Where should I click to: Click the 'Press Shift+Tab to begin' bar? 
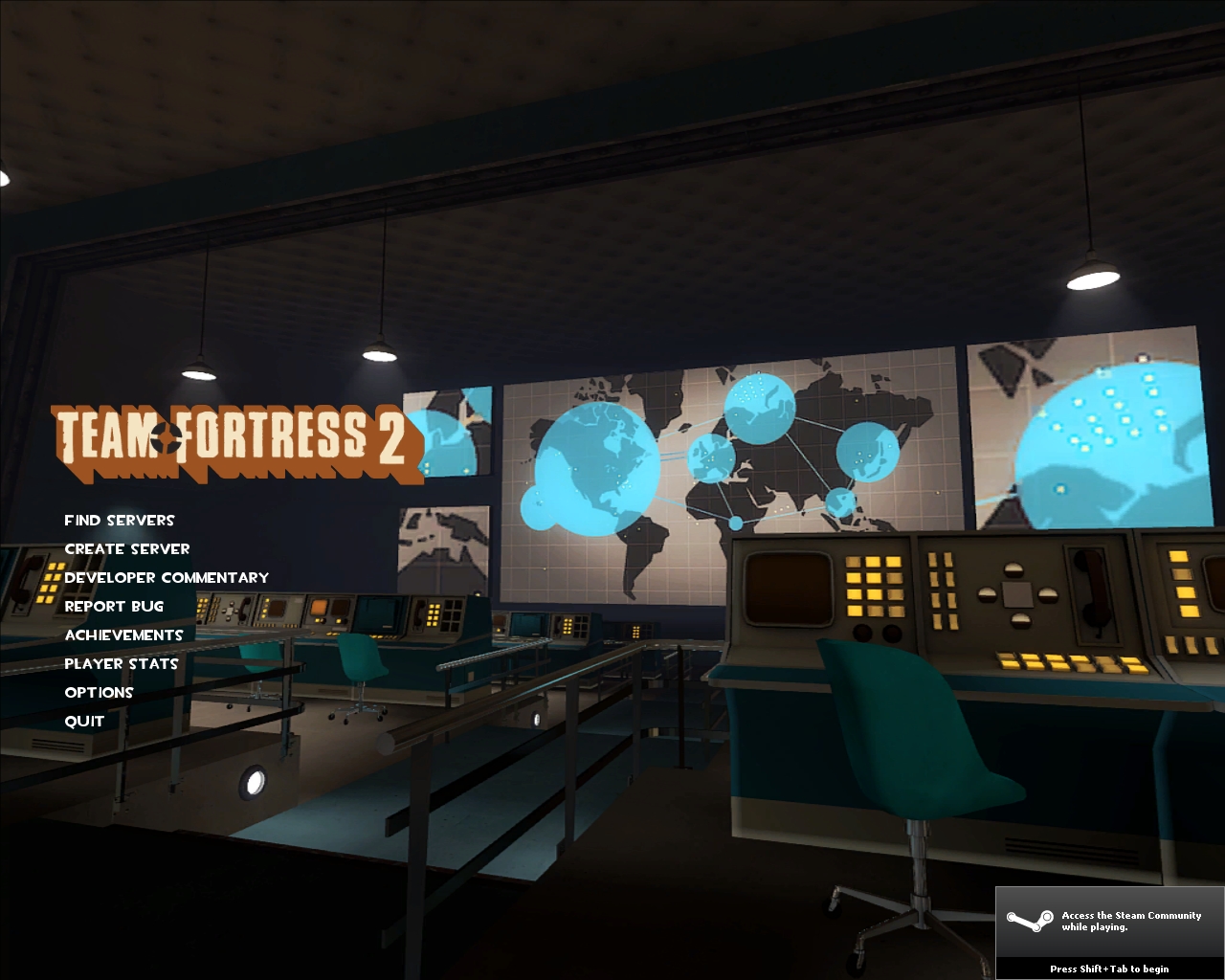pyautogui.click(x=1110, y=970)
